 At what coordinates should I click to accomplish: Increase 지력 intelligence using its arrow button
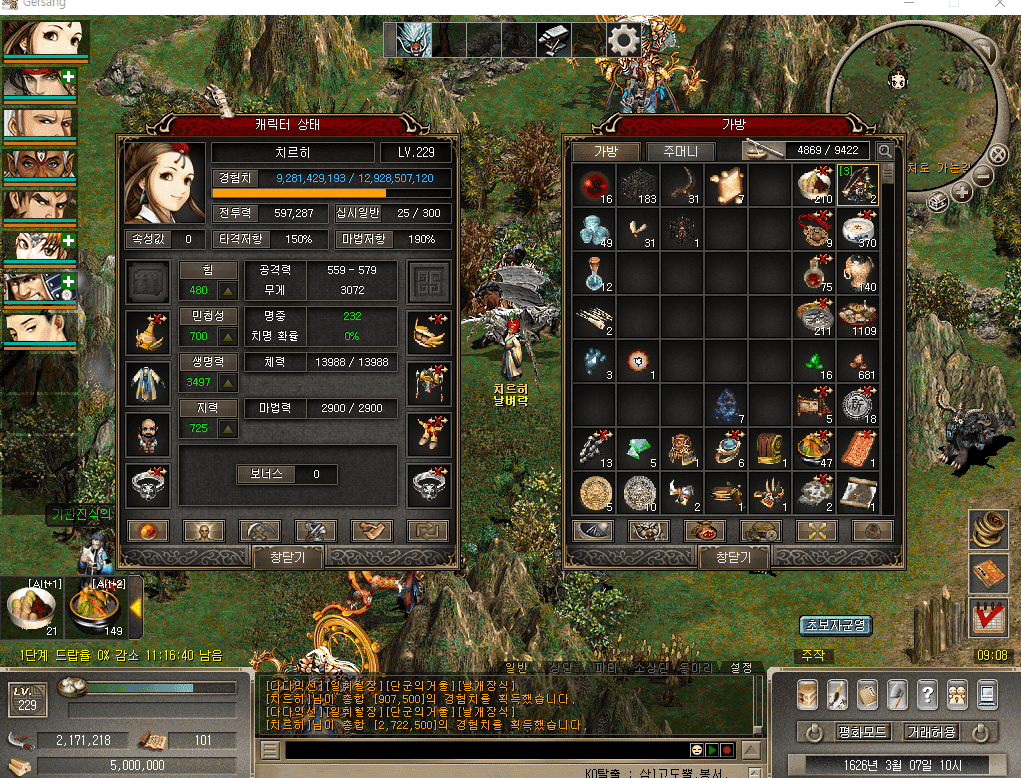228,428
